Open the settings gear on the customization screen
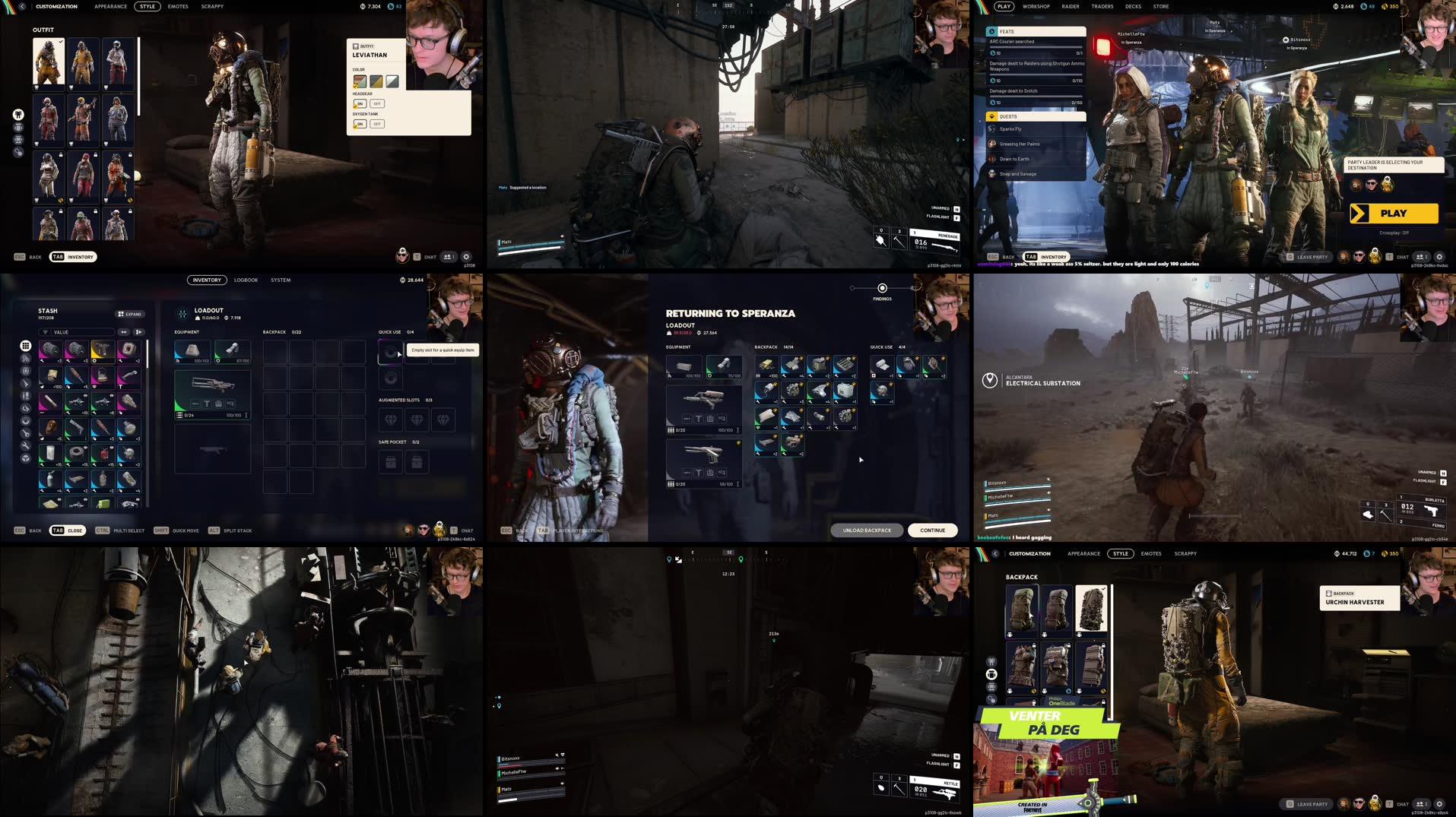The height and width of the screenshot is (817, 1456). click(x=466, y=257)
